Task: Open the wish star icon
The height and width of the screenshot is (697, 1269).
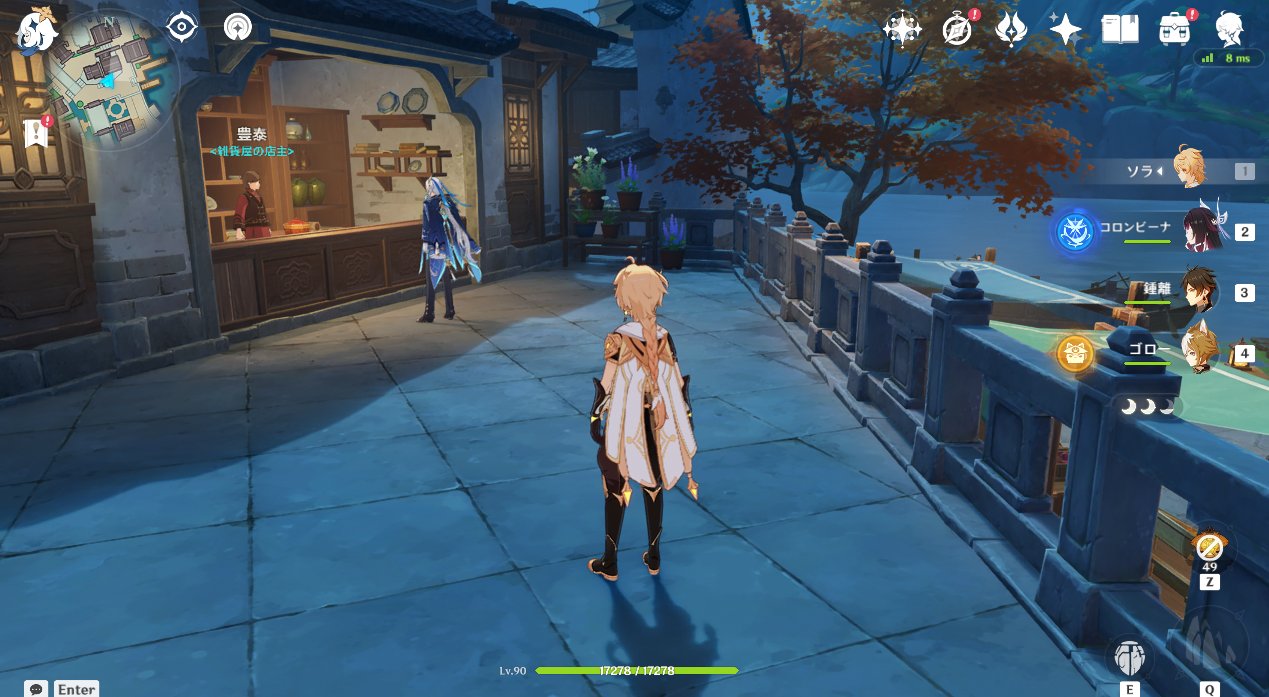Action: pyautogui.click(x=1065, y=29)
